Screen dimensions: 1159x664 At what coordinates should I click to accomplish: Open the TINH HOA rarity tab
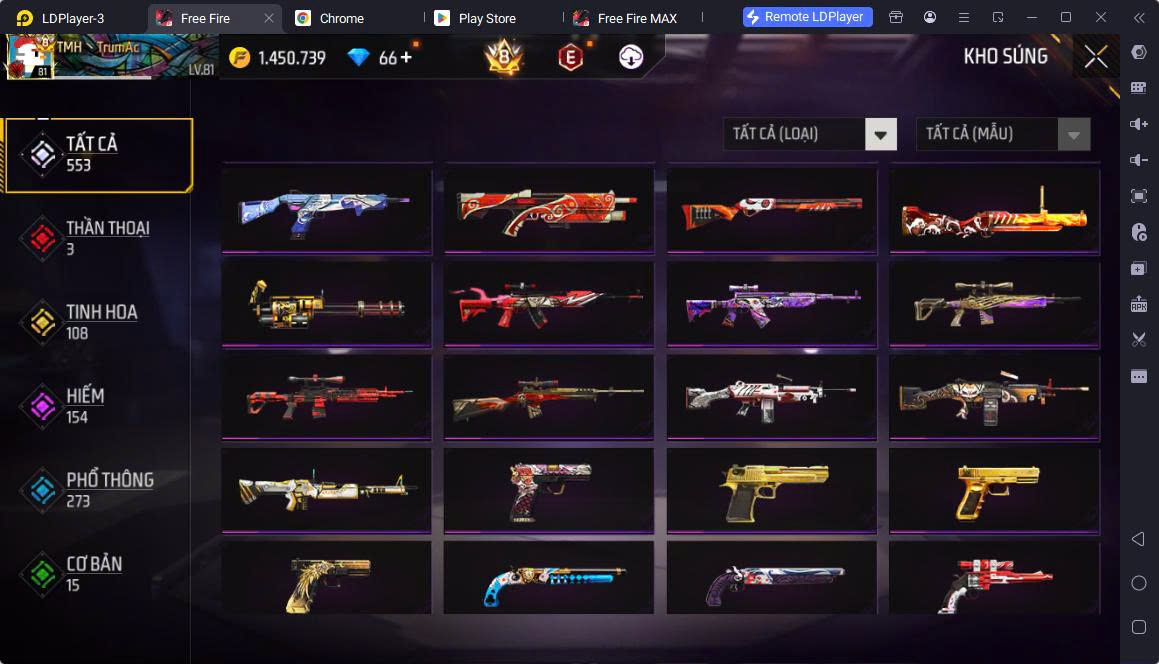coord(98,322)
